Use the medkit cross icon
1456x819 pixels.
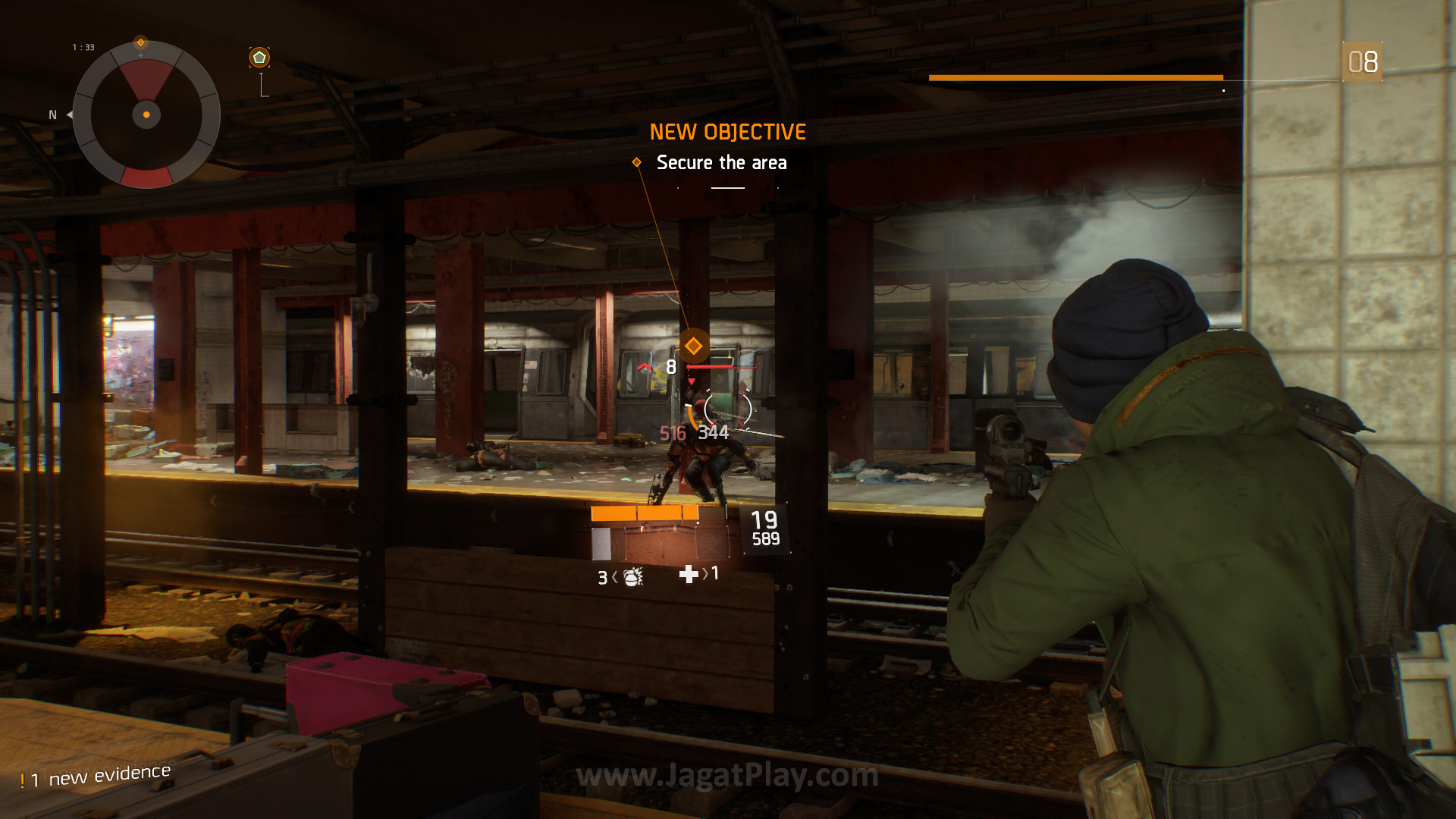689,574
